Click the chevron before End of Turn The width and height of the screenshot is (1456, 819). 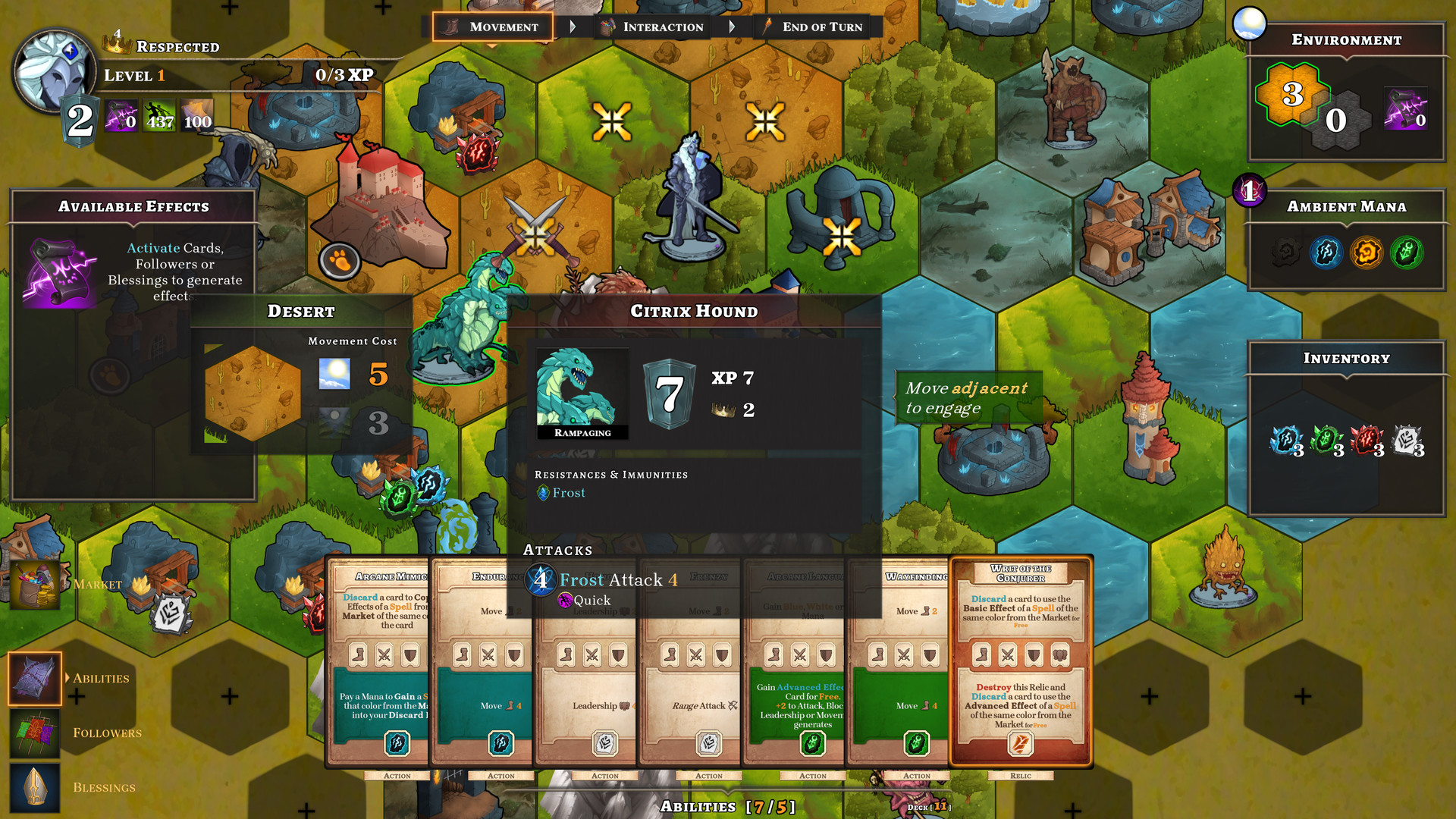tap(733, 26)
